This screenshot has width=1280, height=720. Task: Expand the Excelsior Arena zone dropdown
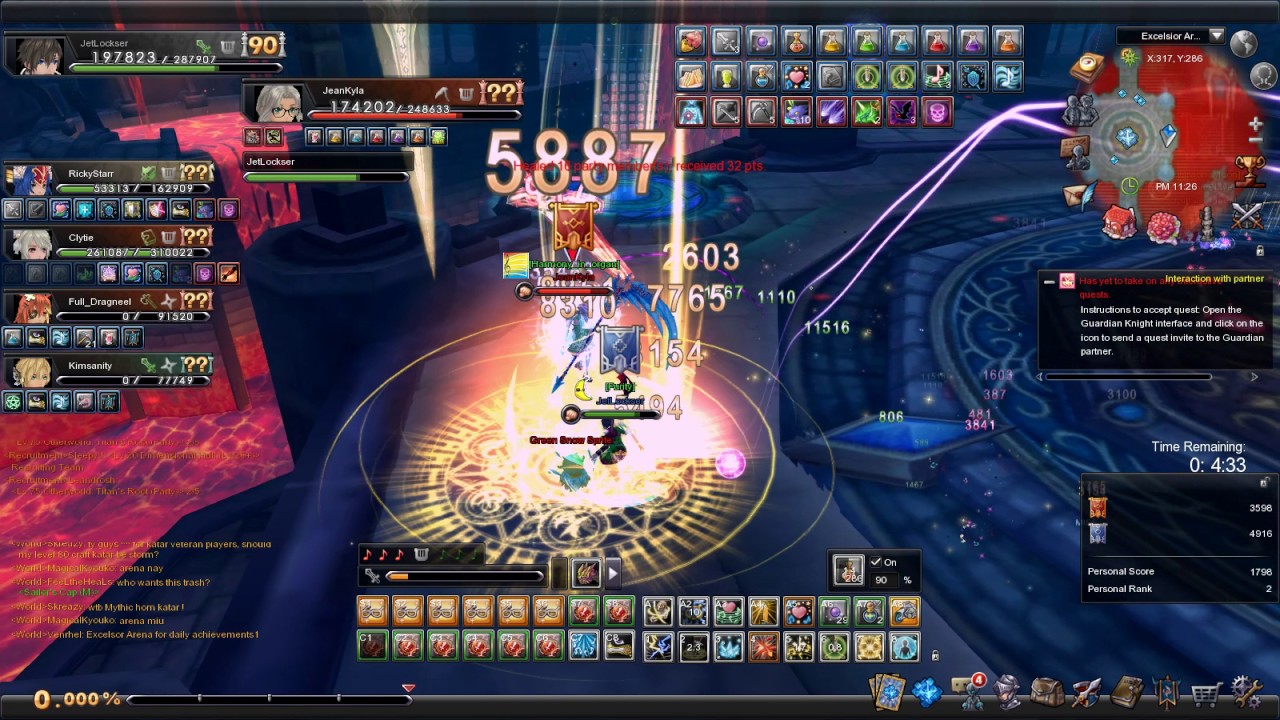1216,36
